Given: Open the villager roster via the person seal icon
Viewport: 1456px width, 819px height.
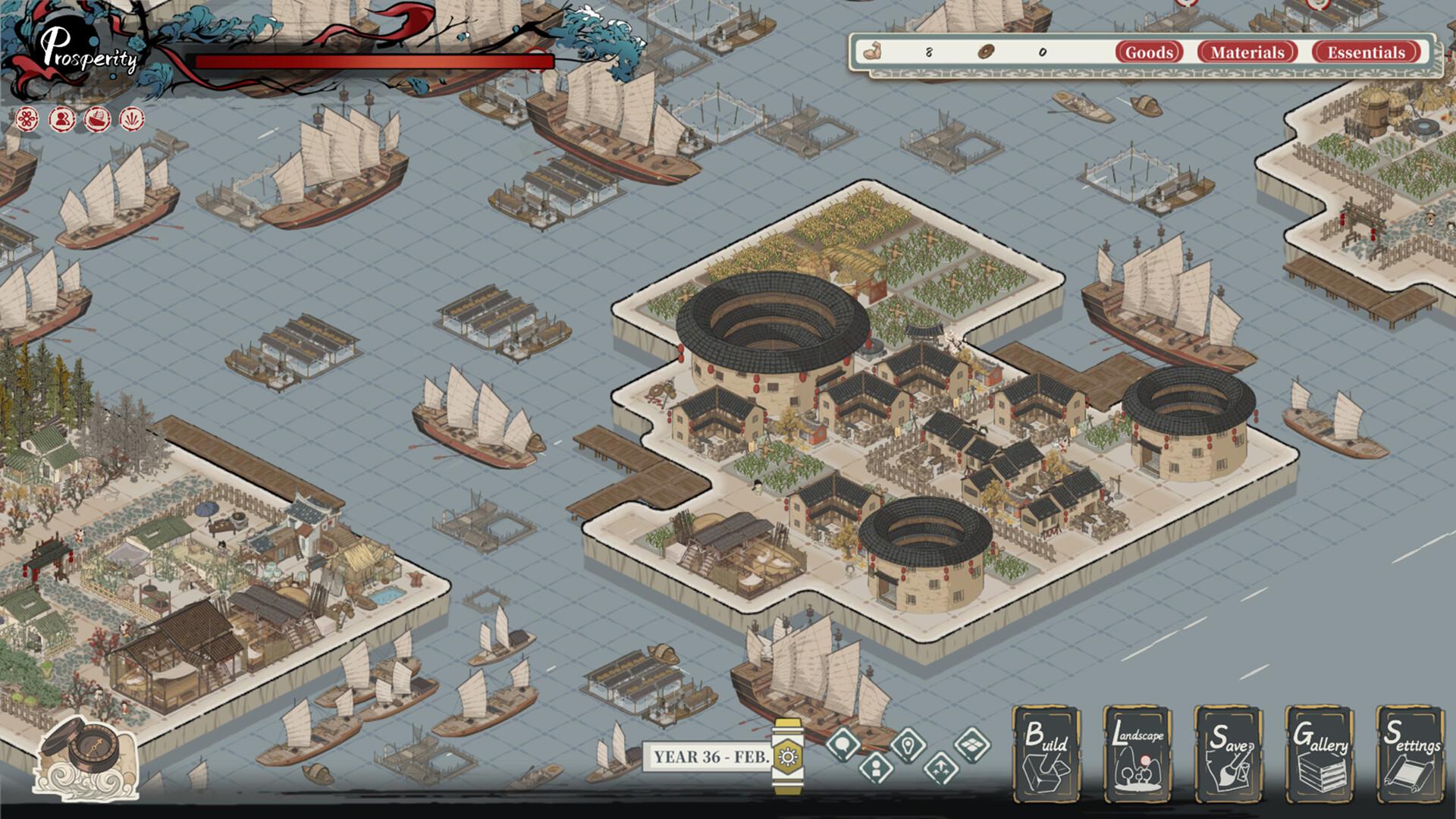Looking at the screenshot, I should [61, 118].
